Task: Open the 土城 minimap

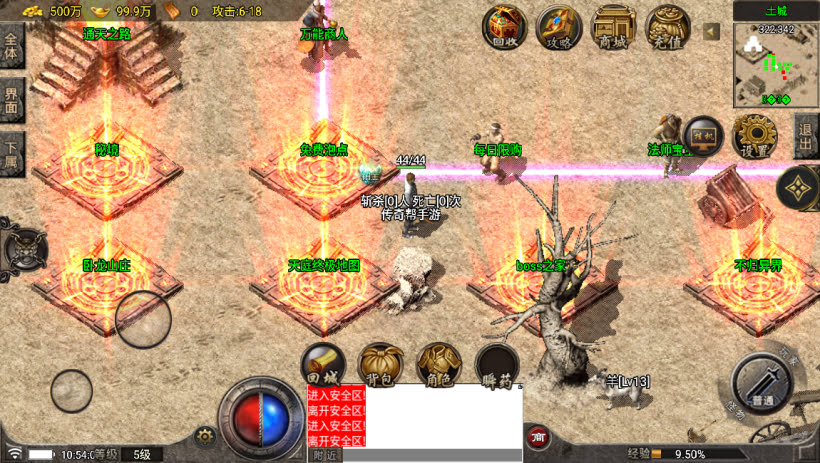Action: click(776, 63)
